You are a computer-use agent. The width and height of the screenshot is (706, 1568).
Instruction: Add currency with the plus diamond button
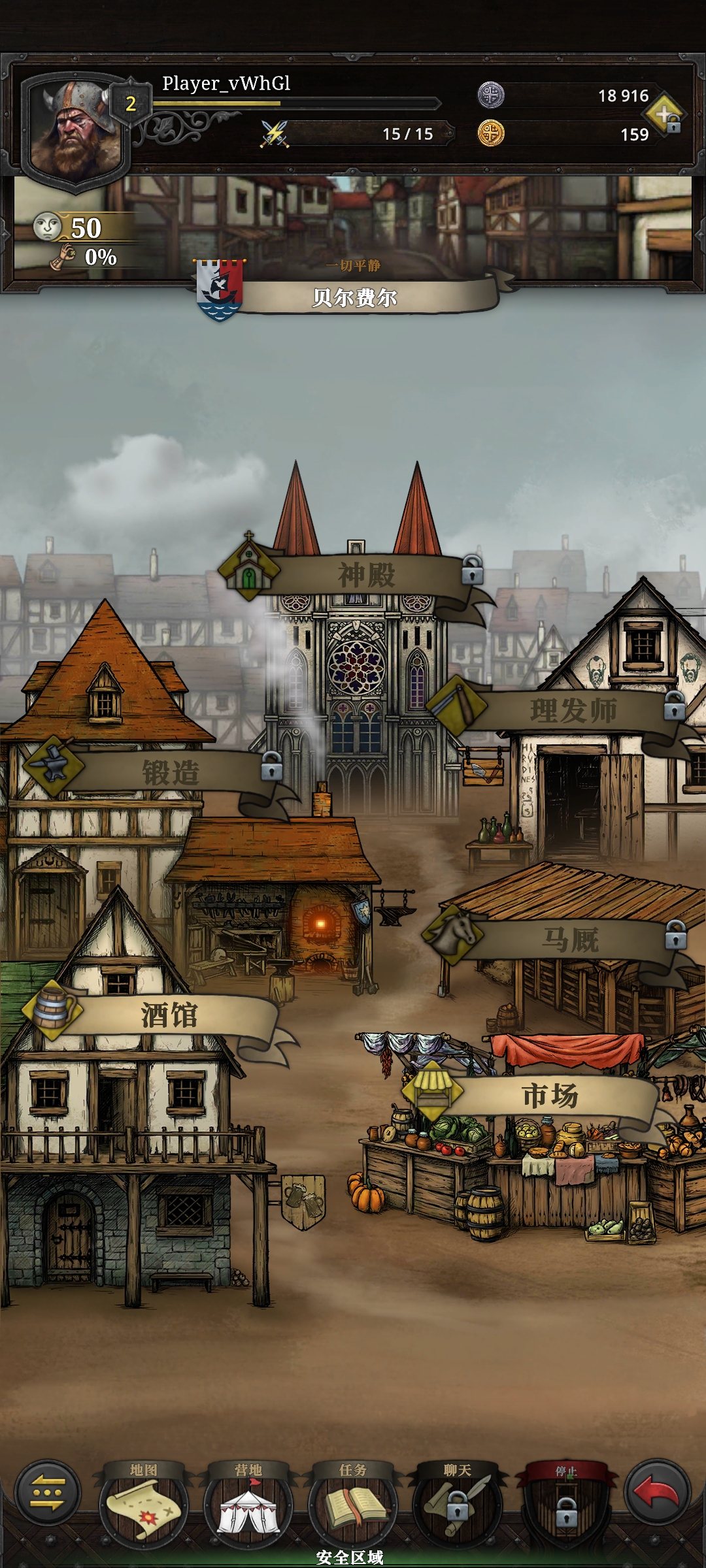(665, 115)
